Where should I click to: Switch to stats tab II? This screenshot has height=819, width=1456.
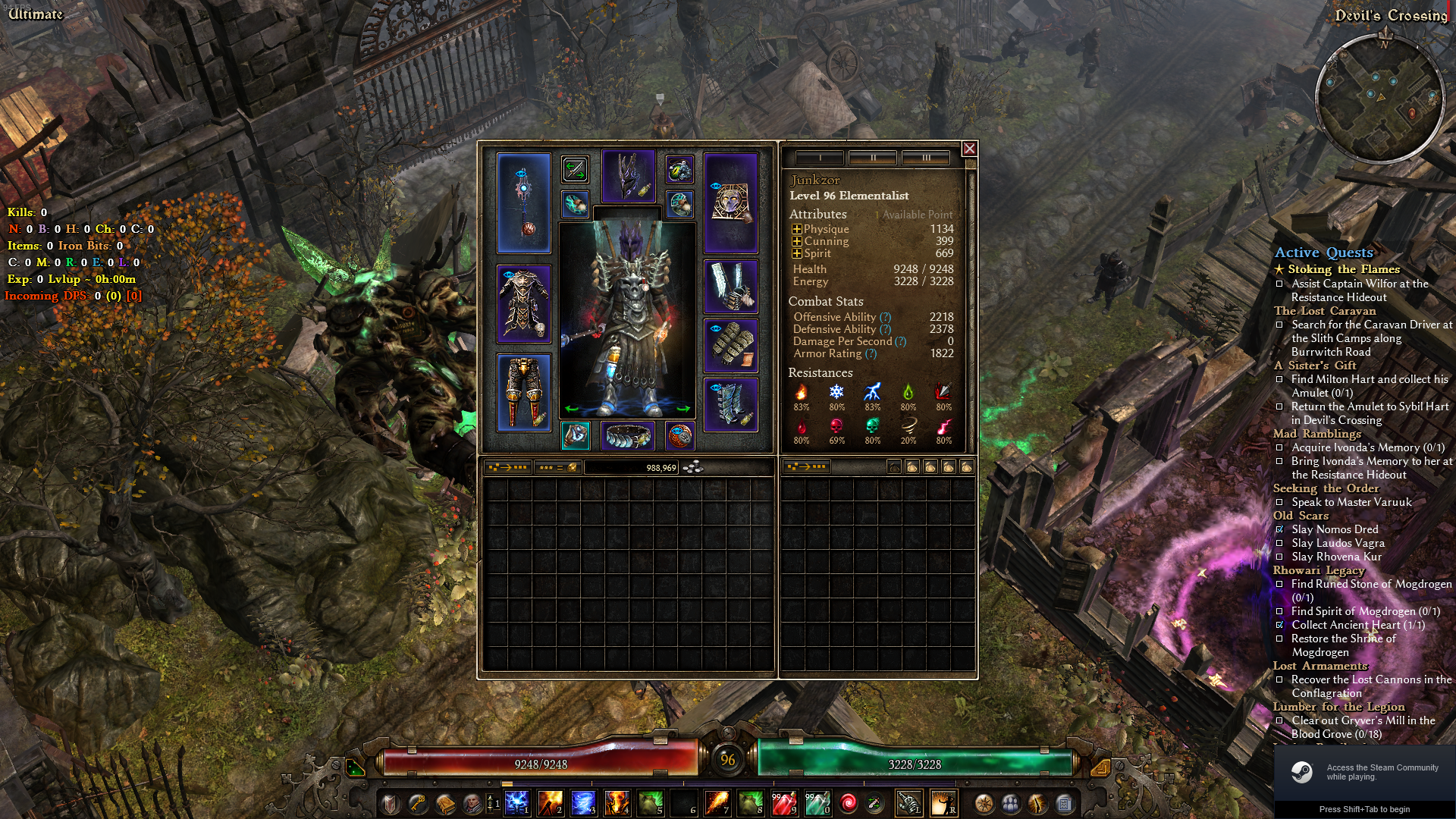tap(873, 158)
